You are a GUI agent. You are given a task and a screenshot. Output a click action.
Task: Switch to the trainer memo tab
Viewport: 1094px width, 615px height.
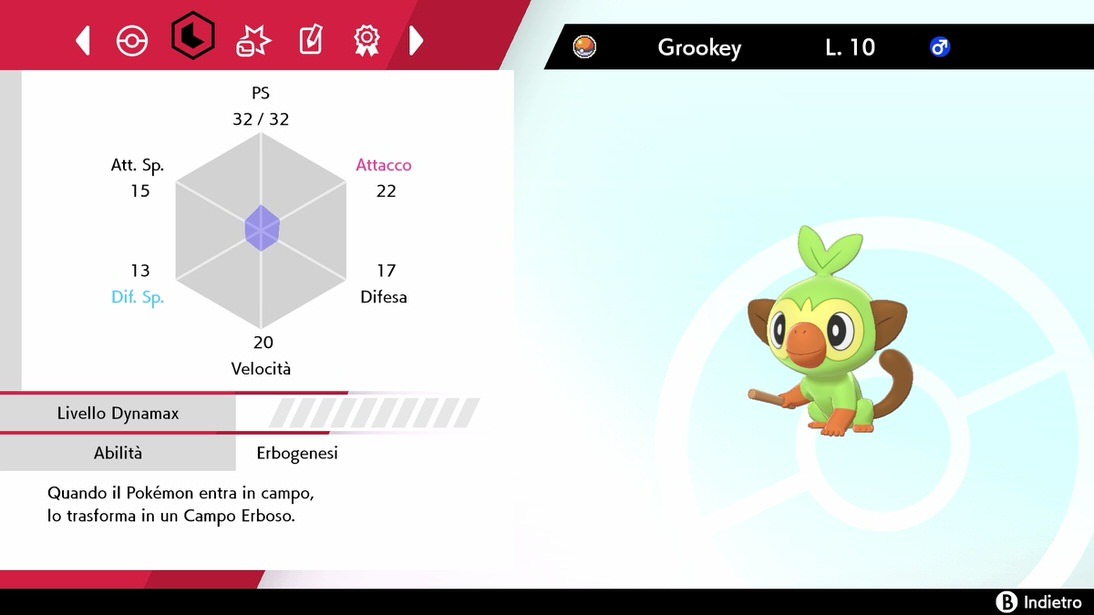coord(311,40)
